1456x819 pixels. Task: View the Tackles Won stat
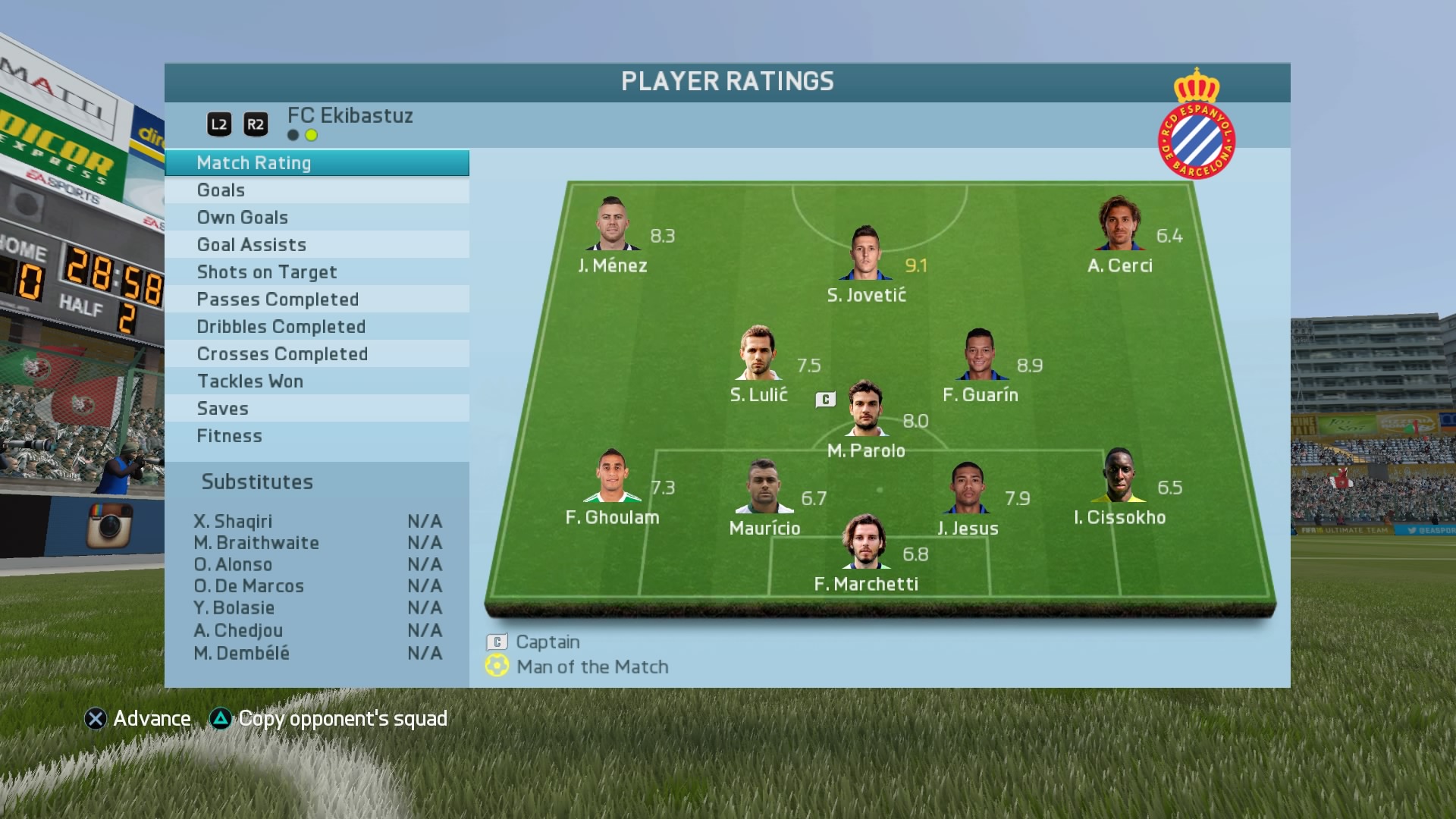(316, 381)
